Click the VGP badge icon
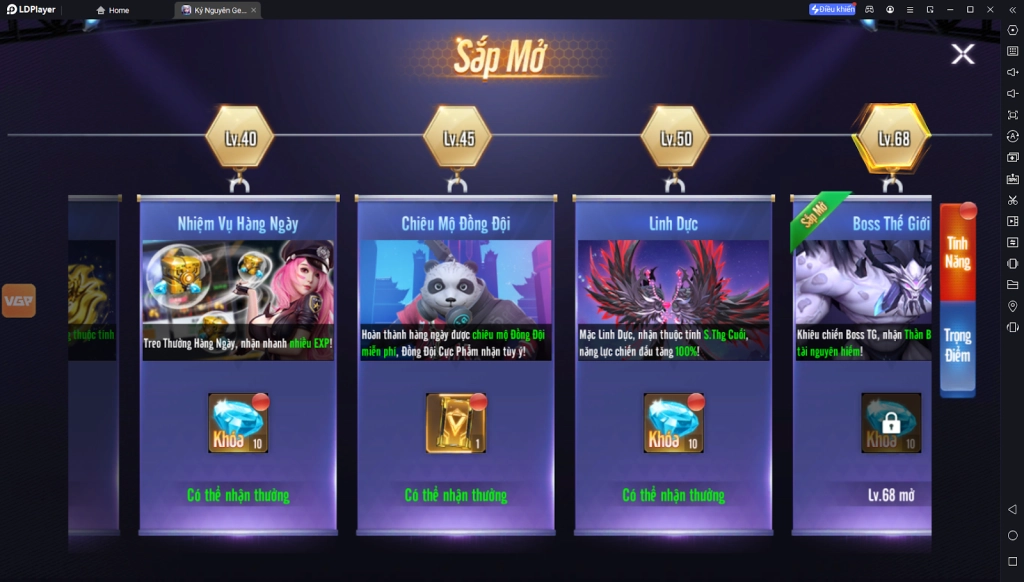1024x582 pixels. pyautogui.click(x=18, y=300)
